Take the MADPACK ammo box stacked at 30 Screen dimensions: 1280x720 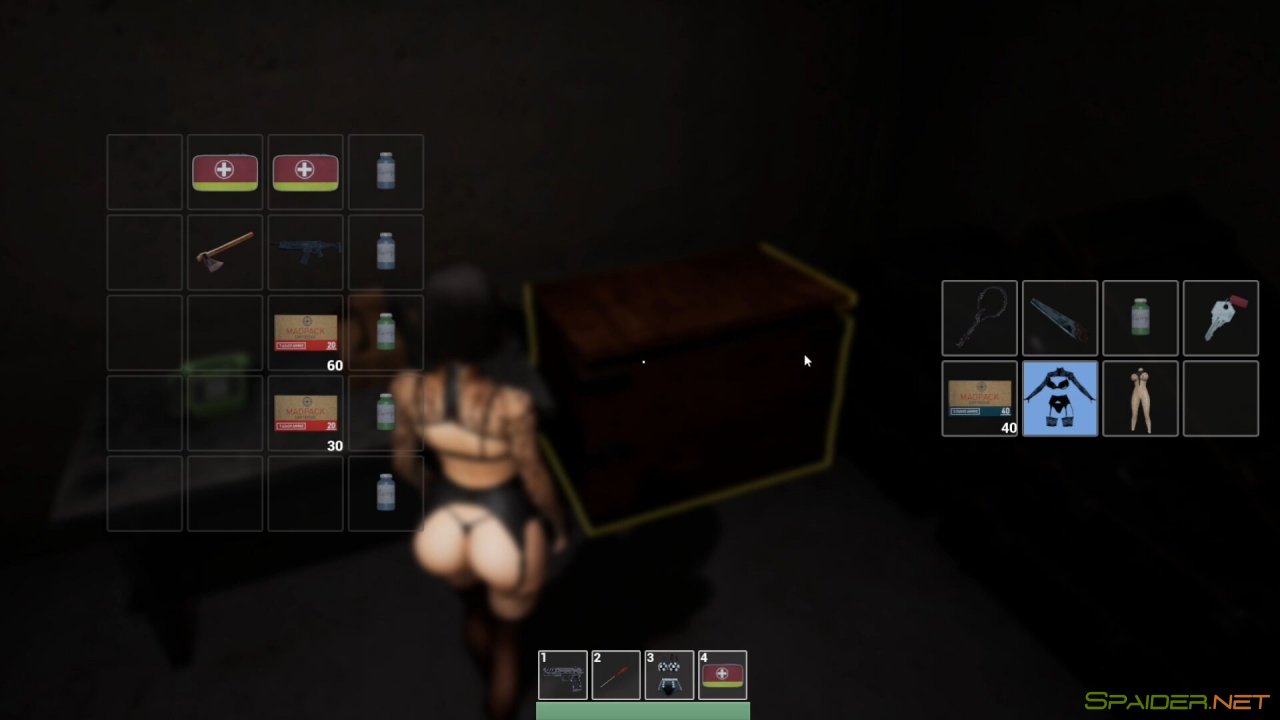(305, 411)
